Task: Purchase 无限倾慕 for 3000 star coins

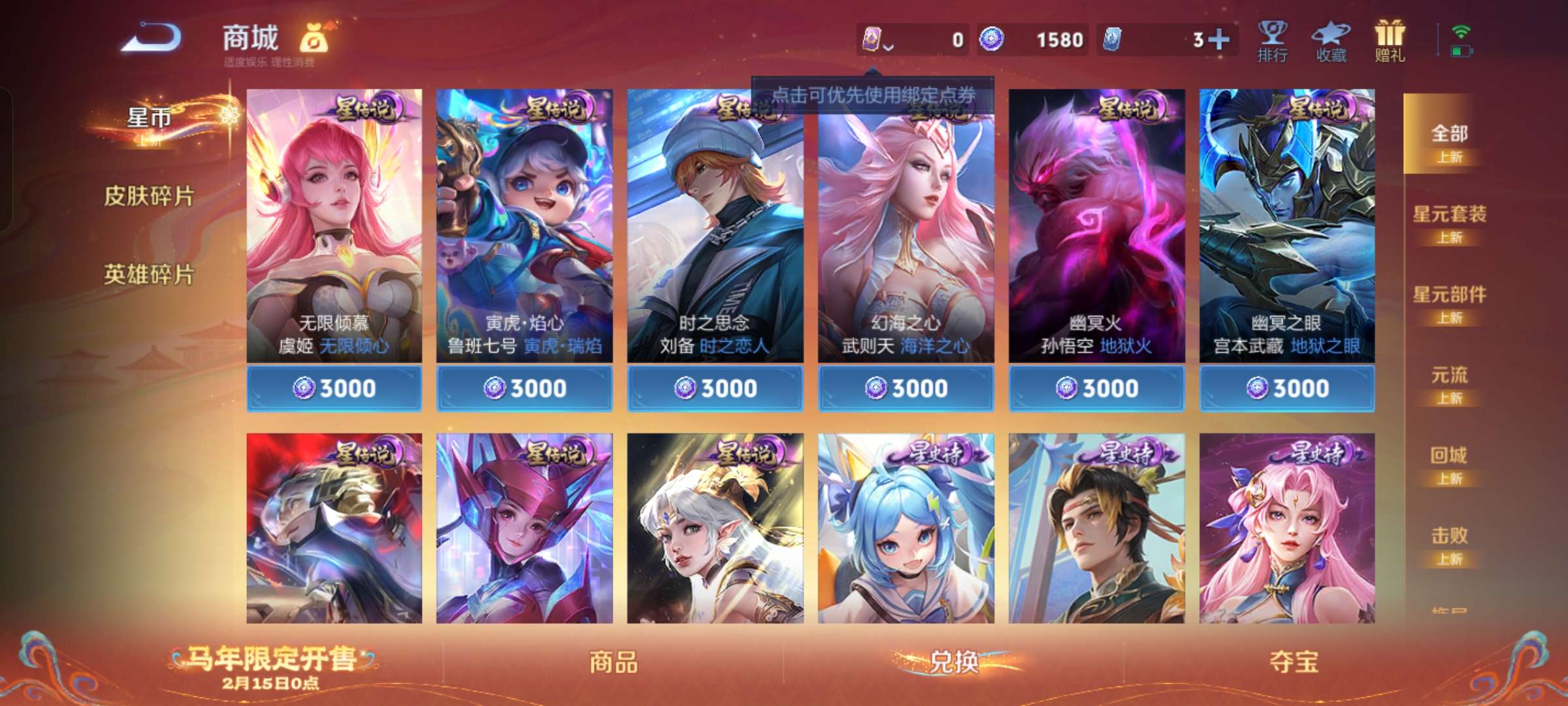Action: pyautogui.click(x=335, y=388)
